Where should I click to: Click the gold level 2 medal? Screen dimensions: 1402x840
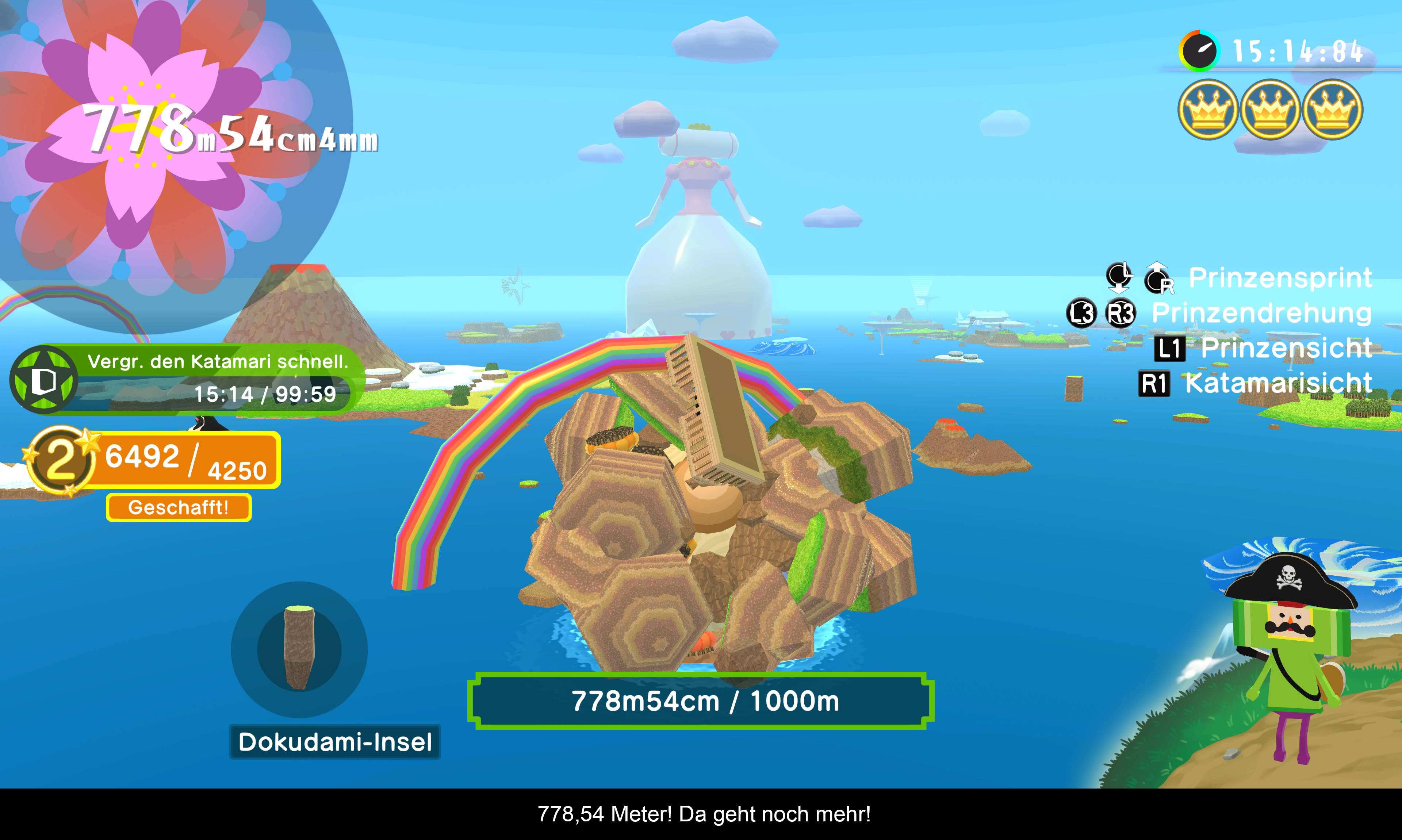(60, 459)
